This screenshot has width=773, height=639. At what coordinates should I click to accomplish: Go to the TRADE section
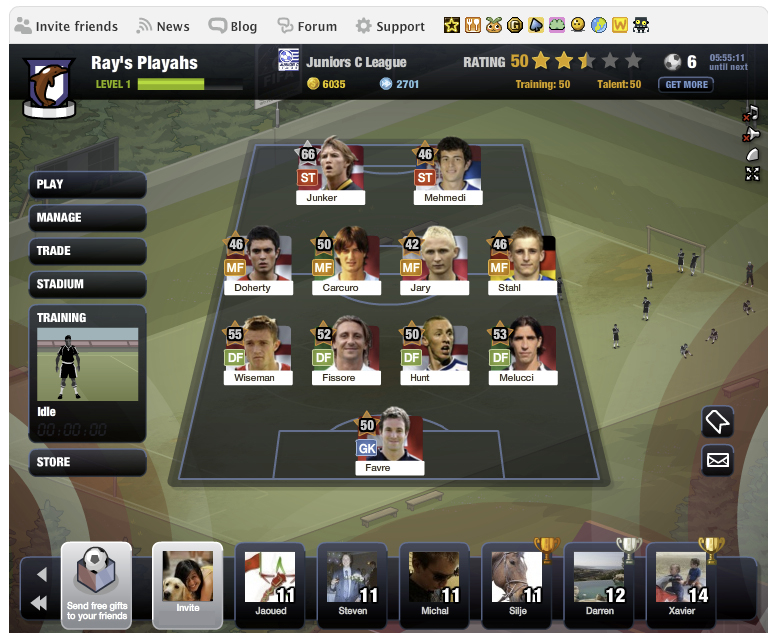(x=88, y=251)
